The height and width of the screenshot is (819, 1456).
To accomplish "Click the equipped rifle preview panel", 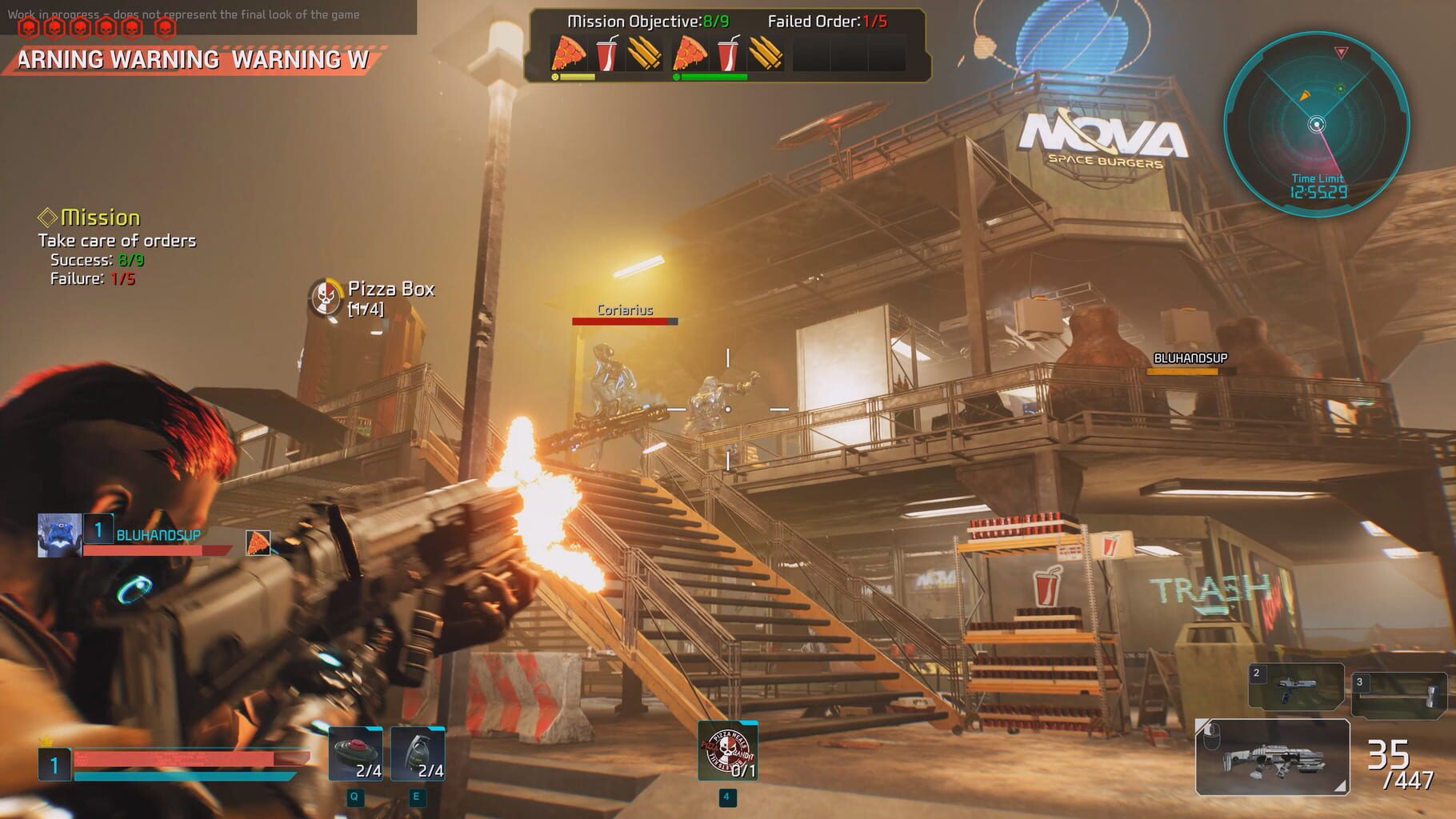I will coord(1272,757).
